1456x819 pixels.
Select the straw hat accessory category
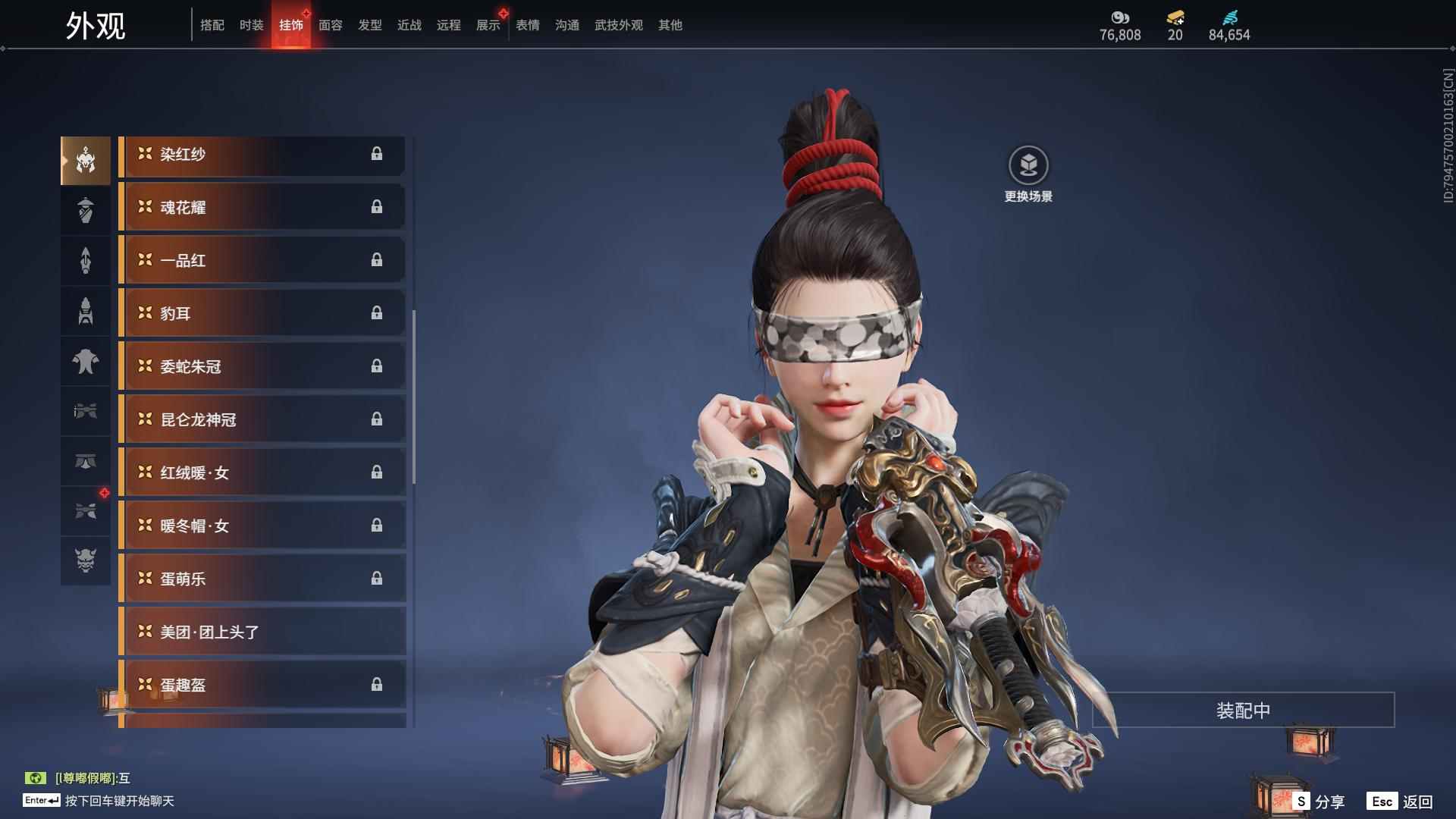tap(86, 210)
